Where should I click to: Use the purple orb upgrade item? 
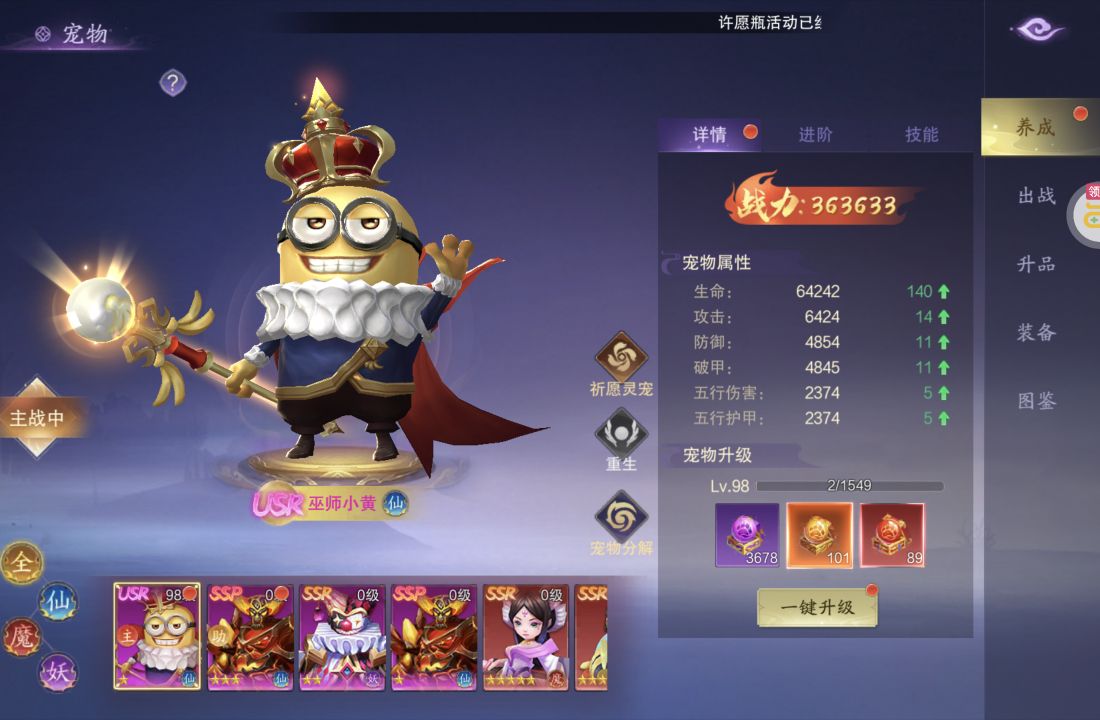pyautogui.click(x=747, y=535)
